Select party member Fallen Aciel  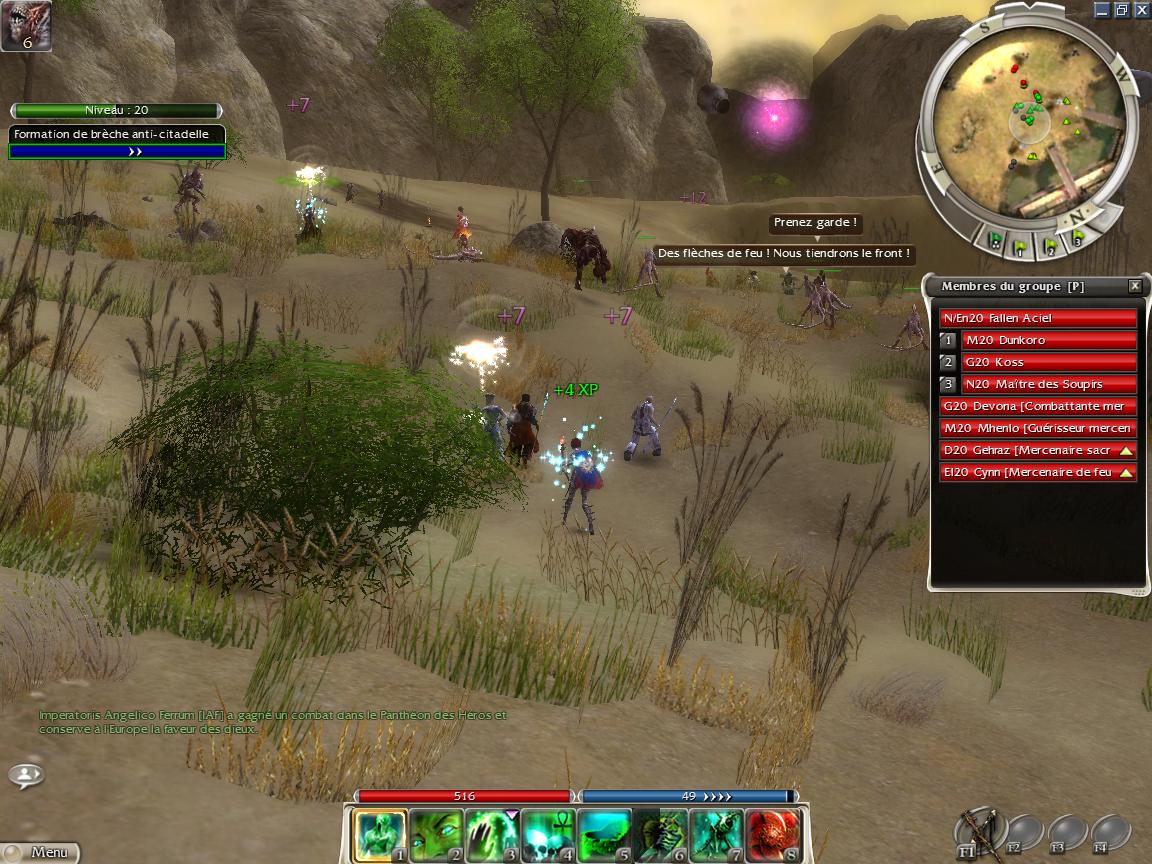pos(1038,318)
